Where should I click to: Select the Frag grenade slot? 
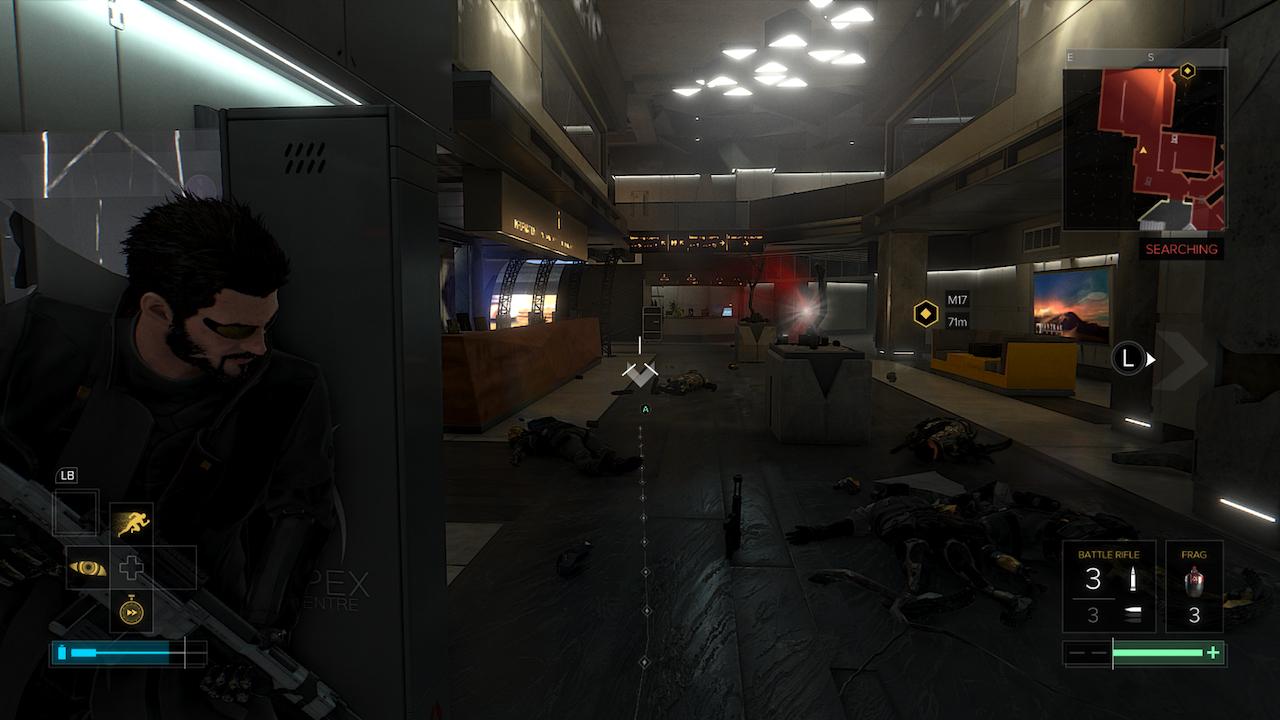point(1194,586)
